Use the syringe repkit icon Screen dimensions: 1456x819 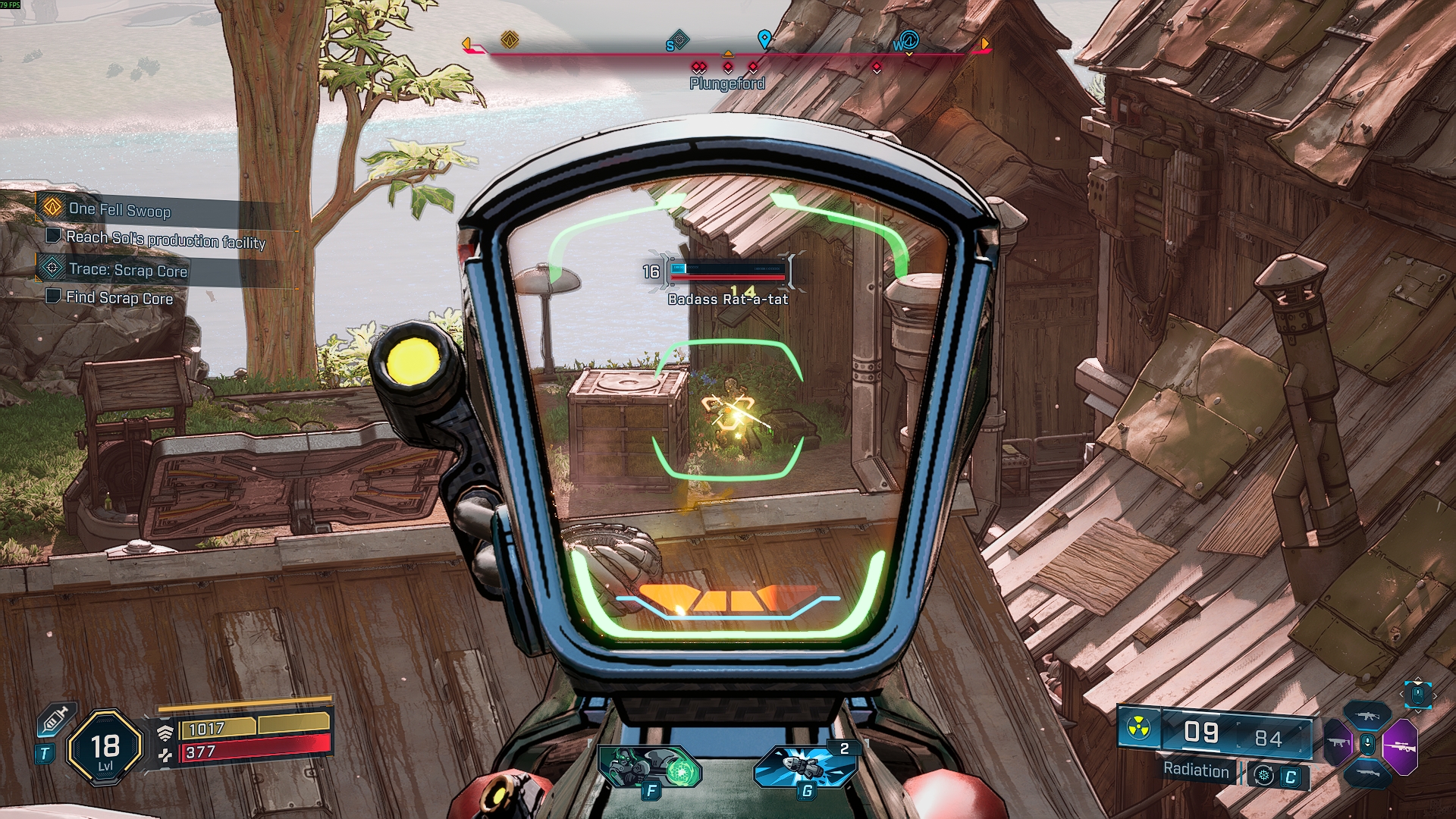tap(58, 719)
